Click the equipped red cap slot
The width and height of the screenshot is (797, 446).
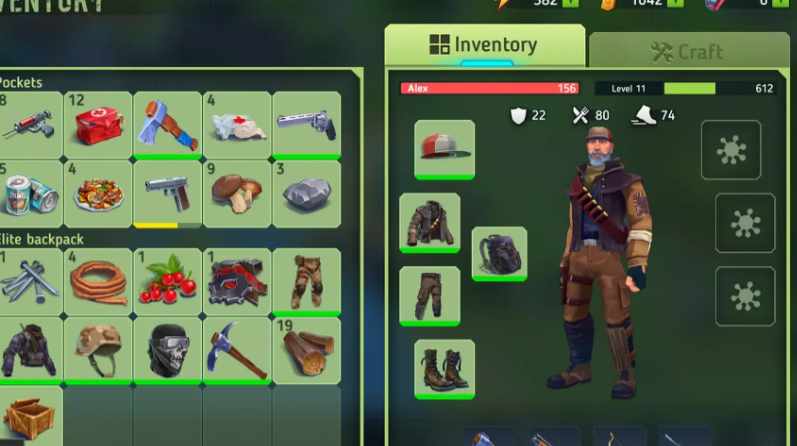coord(444,149)
